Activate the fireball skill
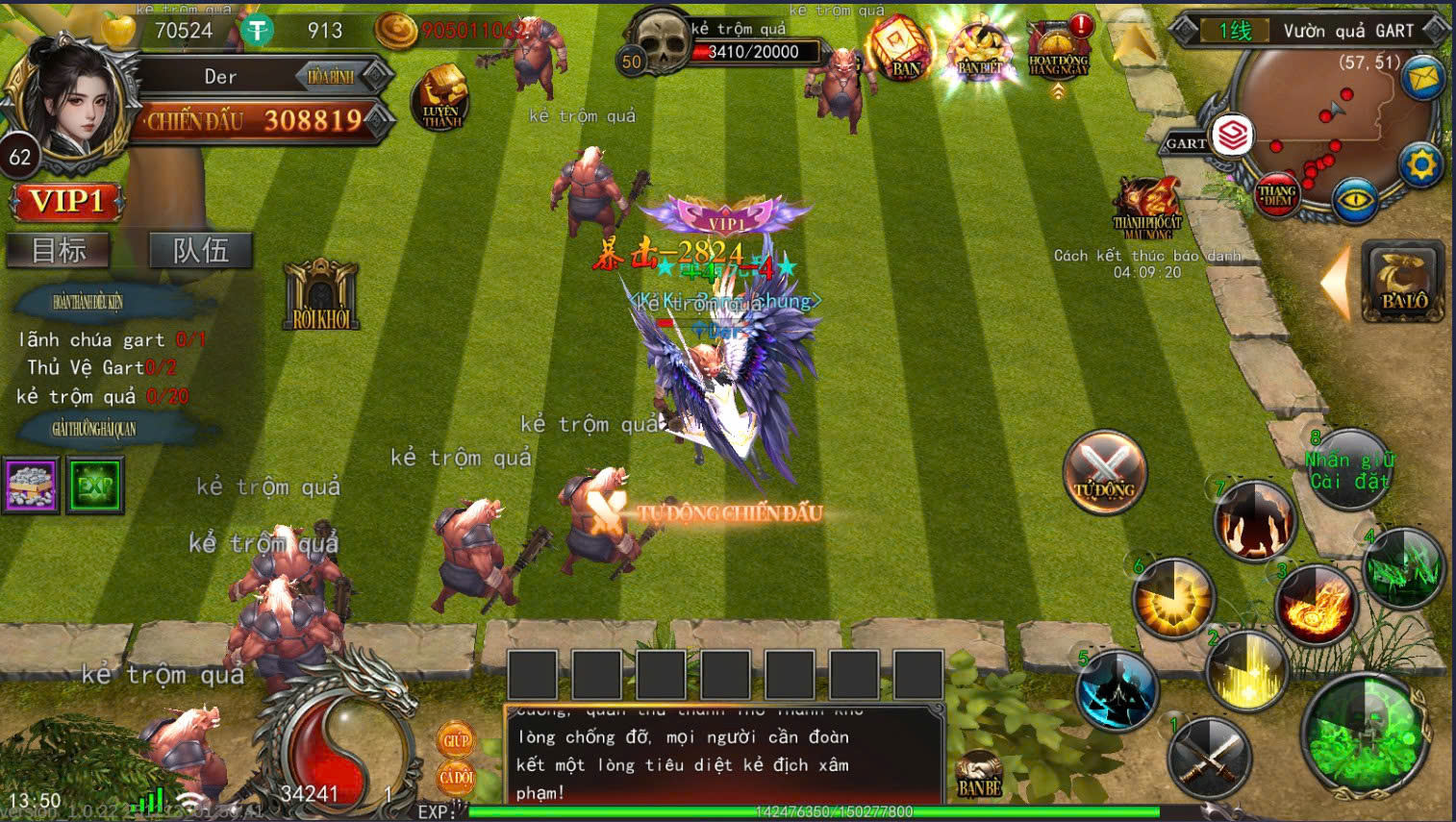 tap(1316, 605)
